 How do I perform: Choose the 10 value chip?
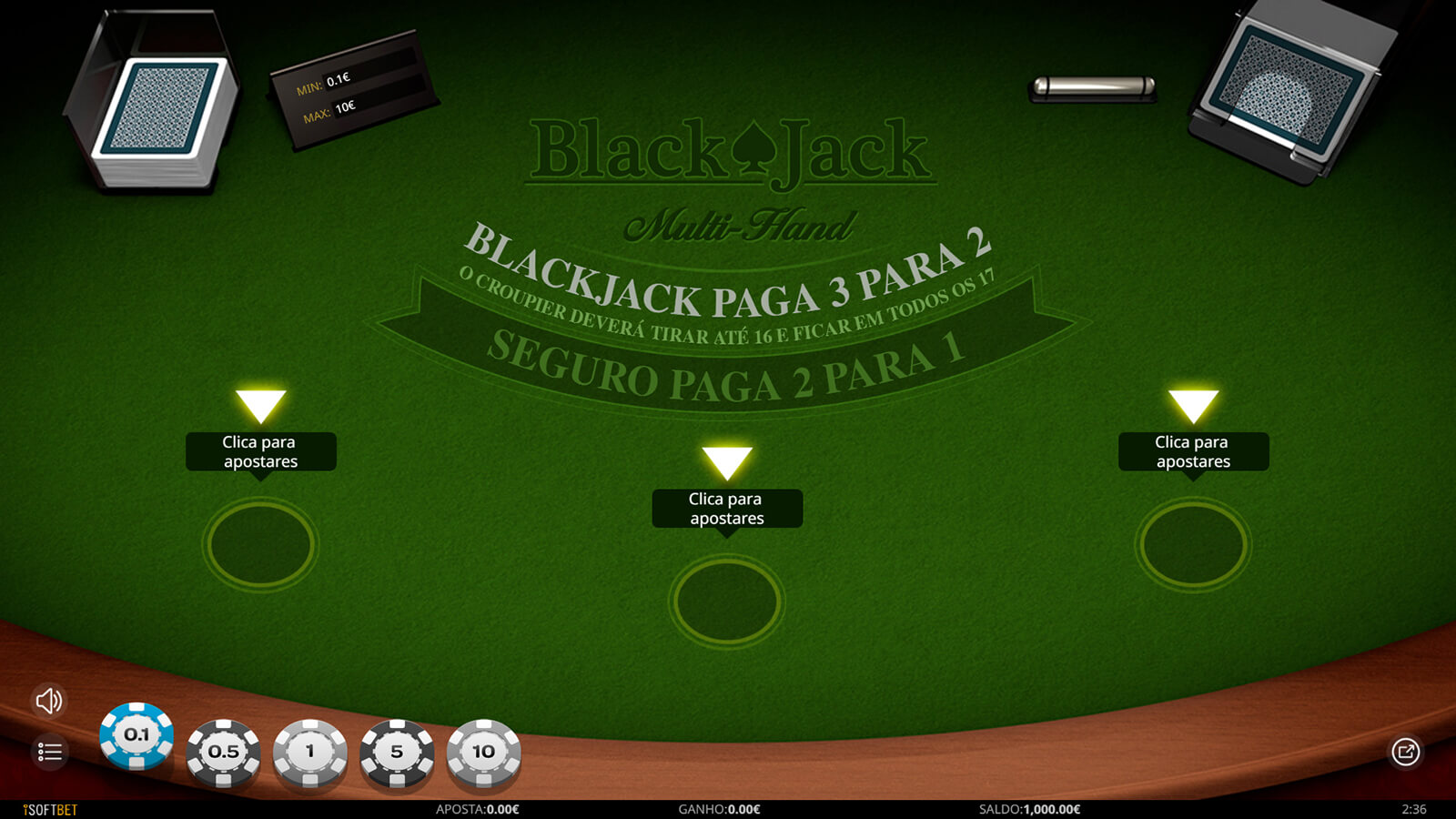pyautogui.click(x=483, y=753)
